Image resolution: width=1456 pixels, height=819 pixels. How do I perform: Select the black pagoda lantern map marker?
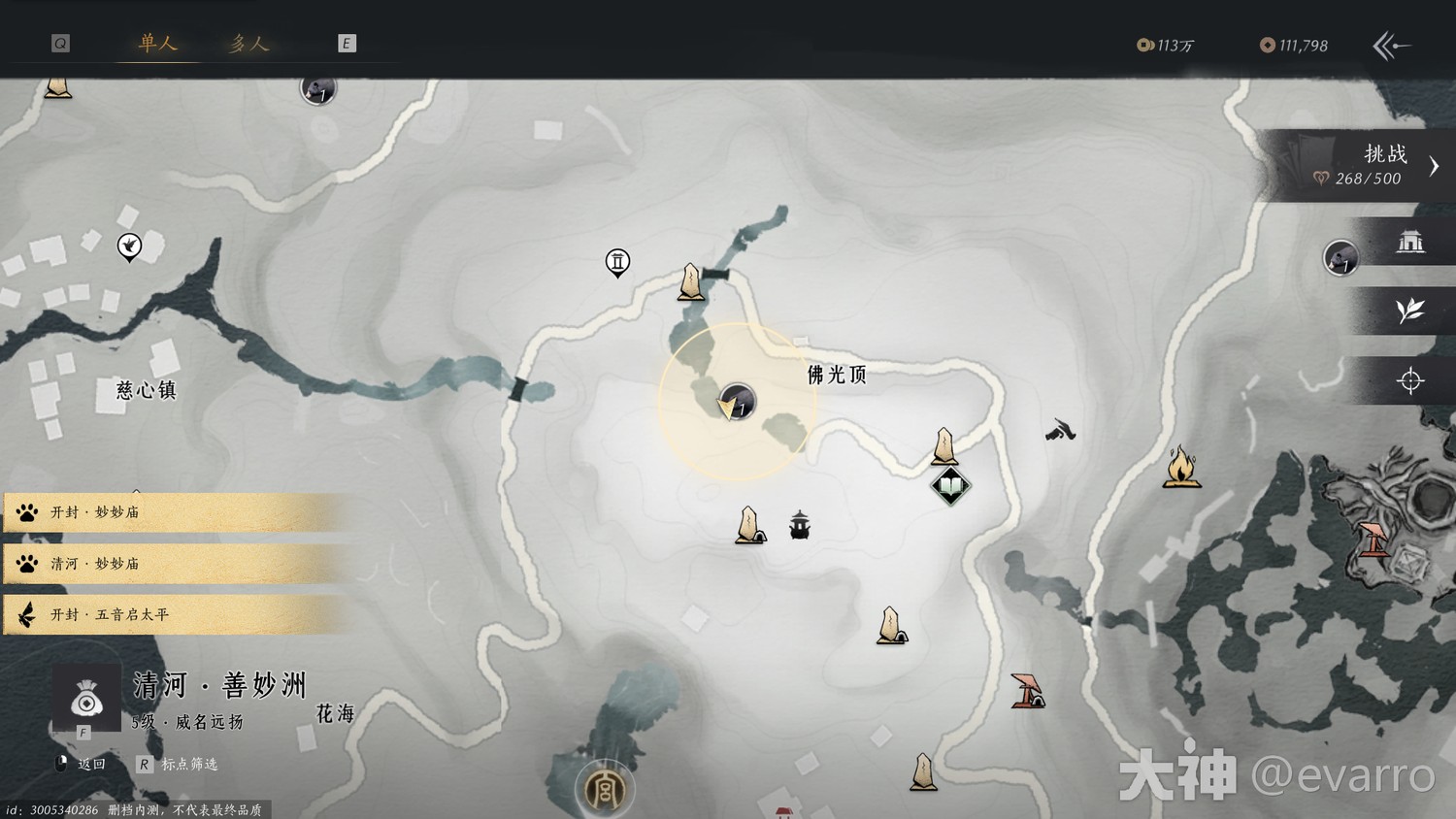point(800,525)
